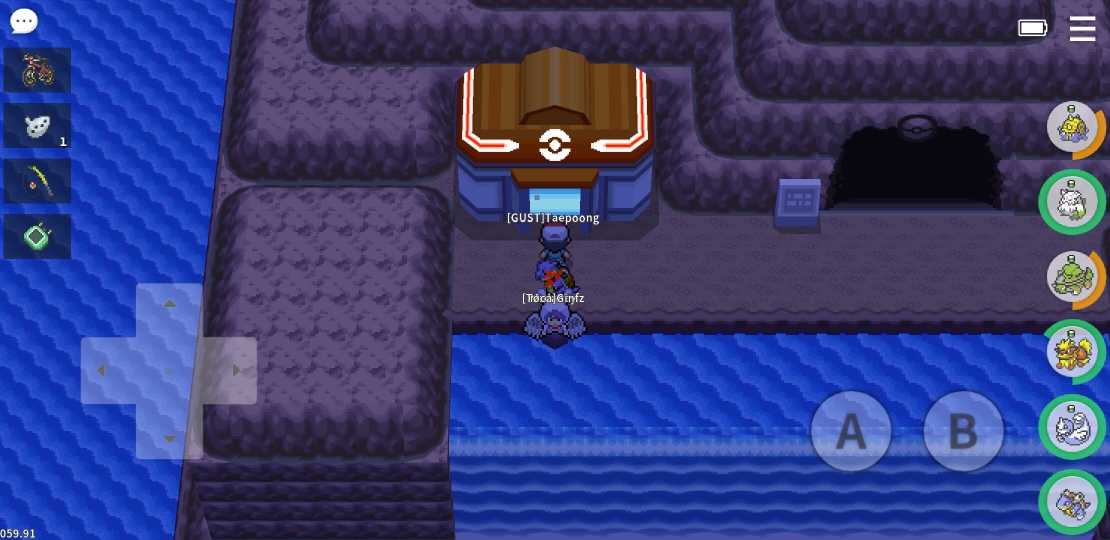Select the yellow Shuckle party icon
The width and height of the screenshot is (1110, 540).
1072,128
